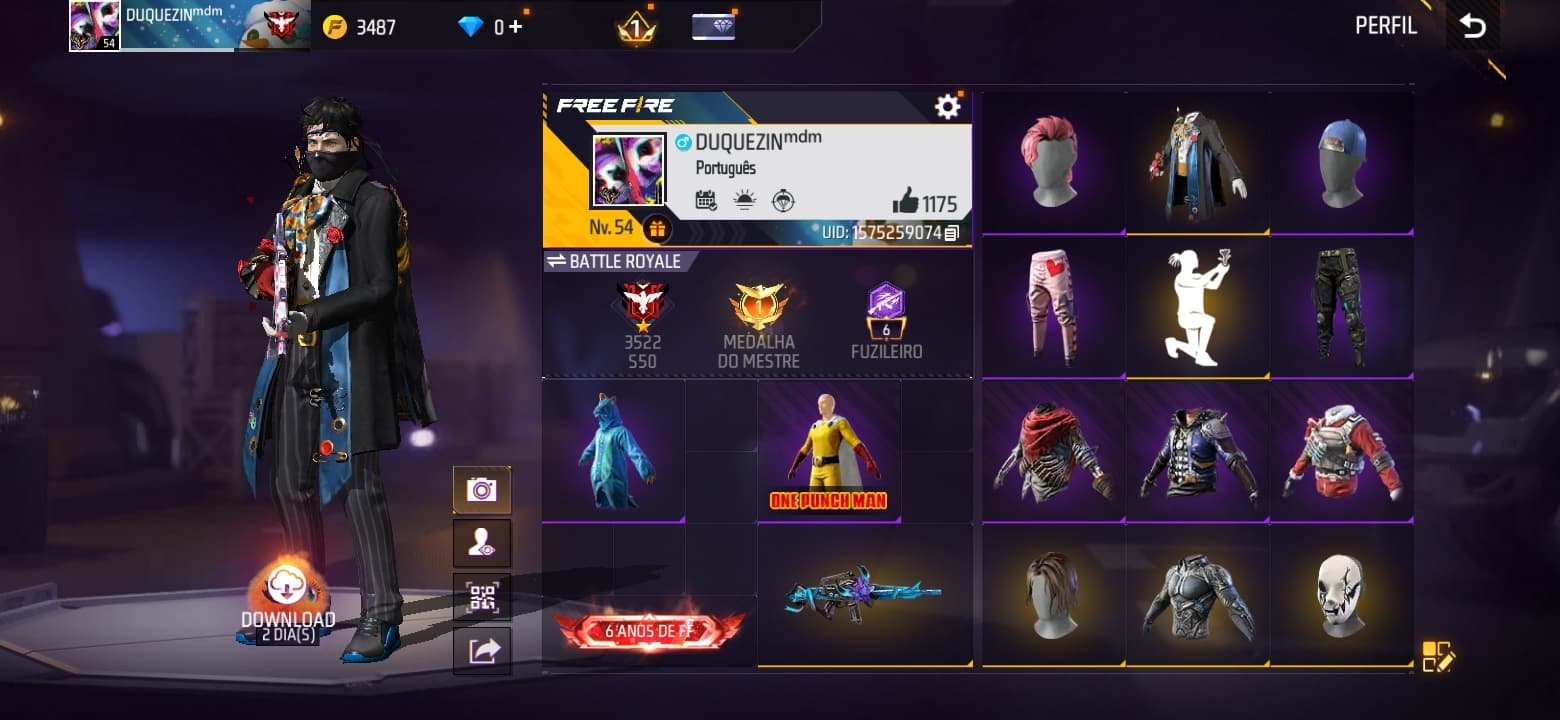Choose the One Punch Man outfit

829,451
